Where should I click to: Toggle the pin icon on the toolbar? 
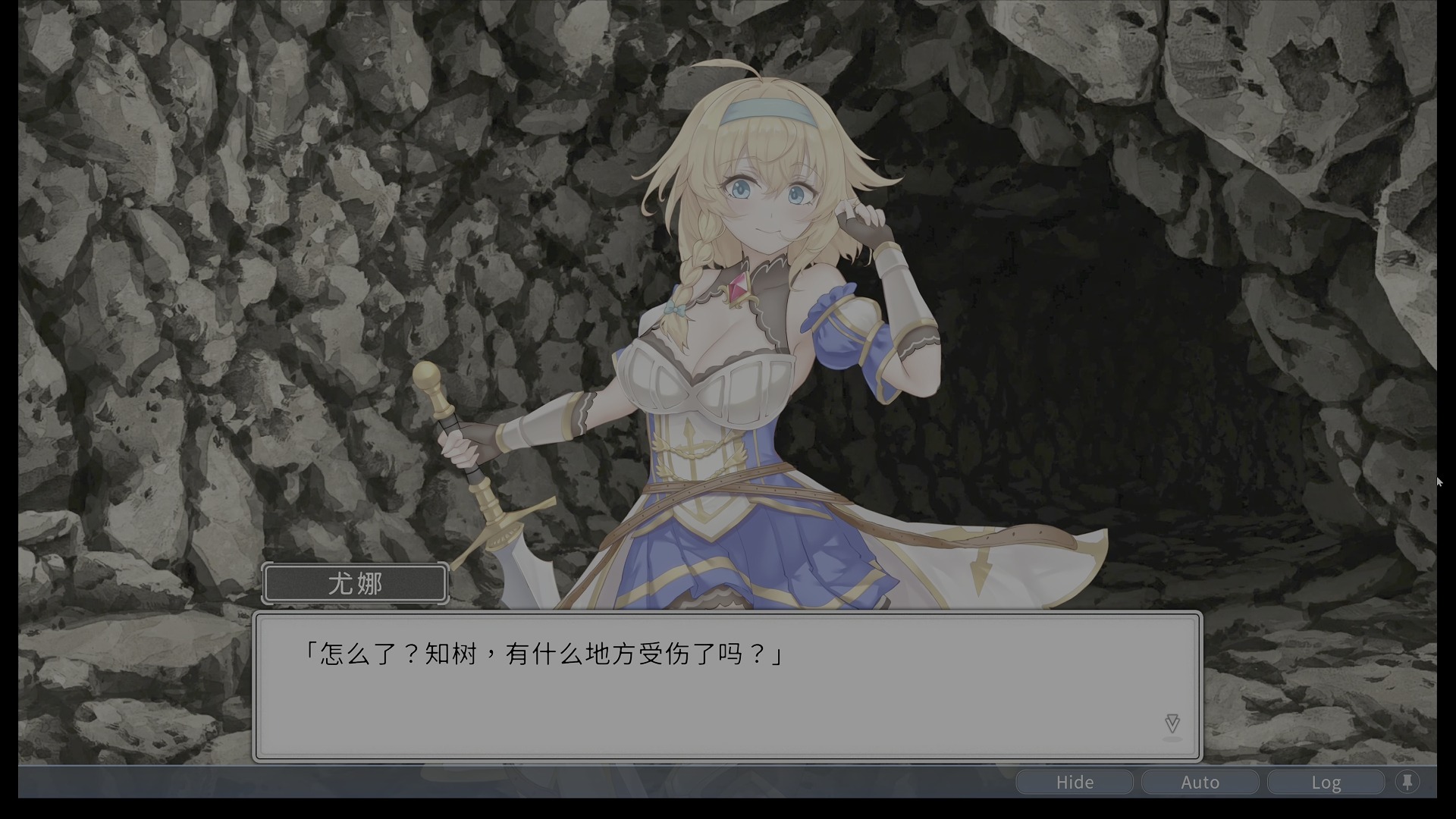pos(1407,782)
